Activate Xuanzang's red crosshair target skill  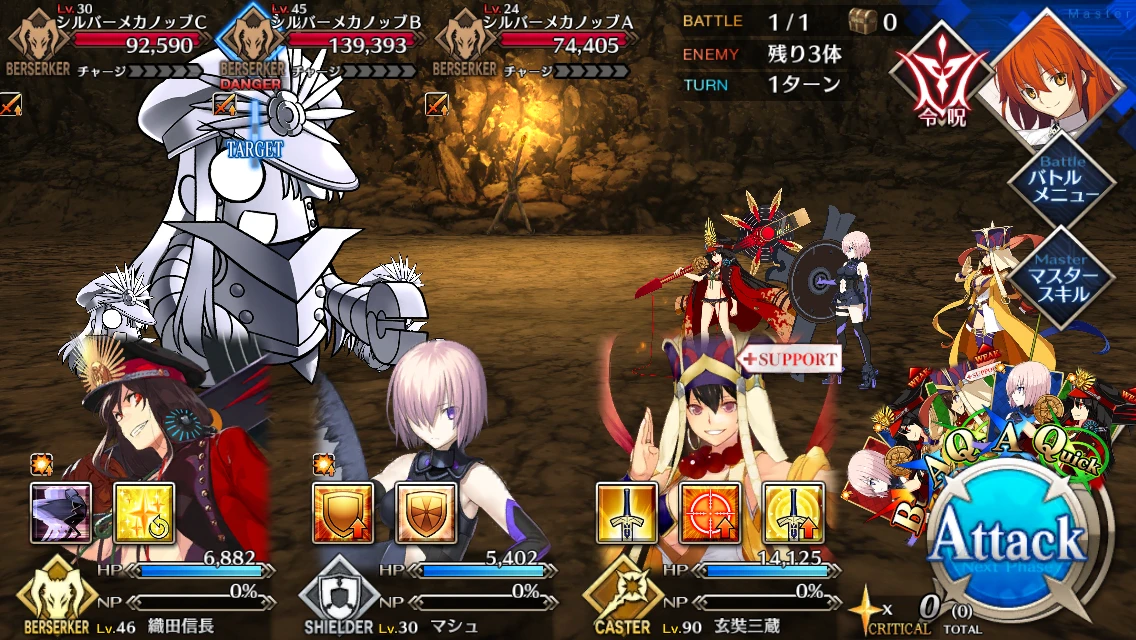710,513
